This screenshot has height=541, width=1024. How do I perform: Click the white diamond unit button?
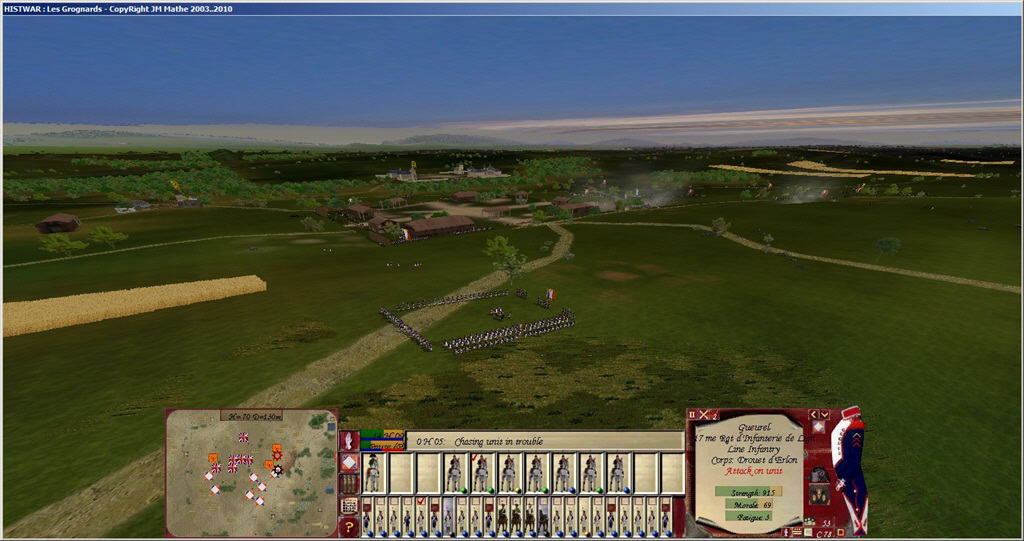[x=349, y=463]
